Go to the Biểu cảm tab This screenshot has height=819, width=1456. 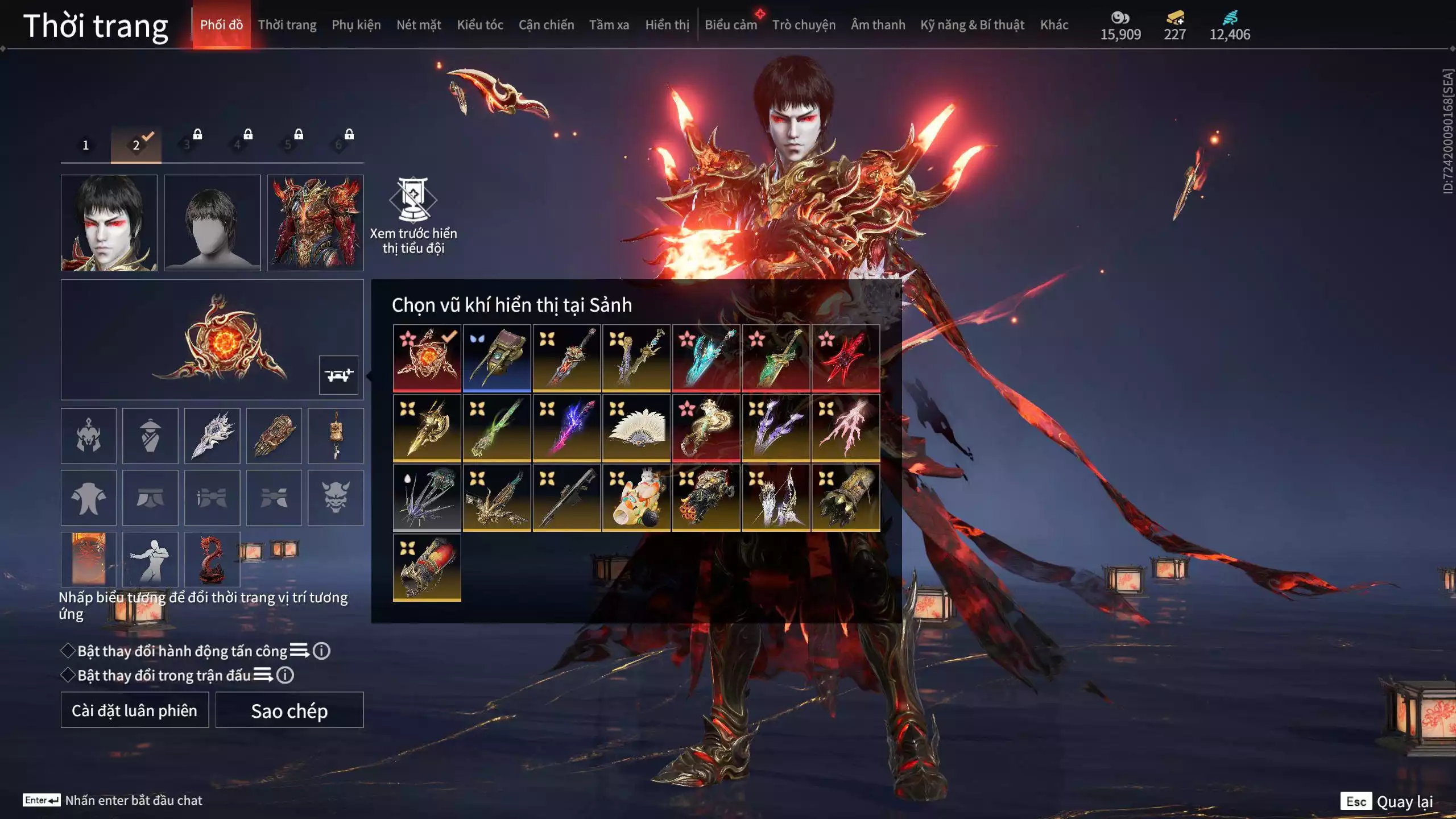pyautogui.click(x=731, y=25)
